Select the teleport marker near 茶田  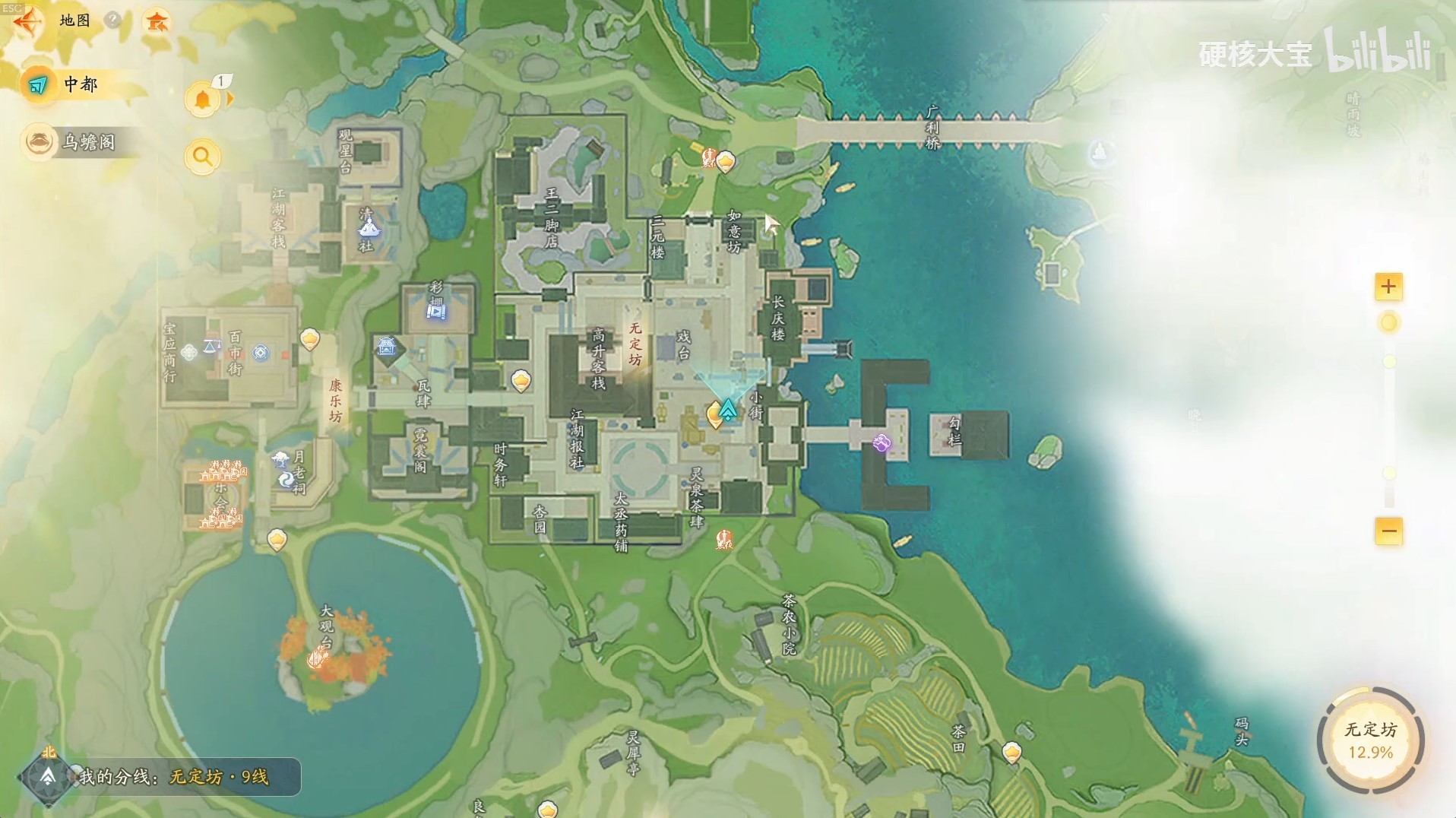[1011, 752]
